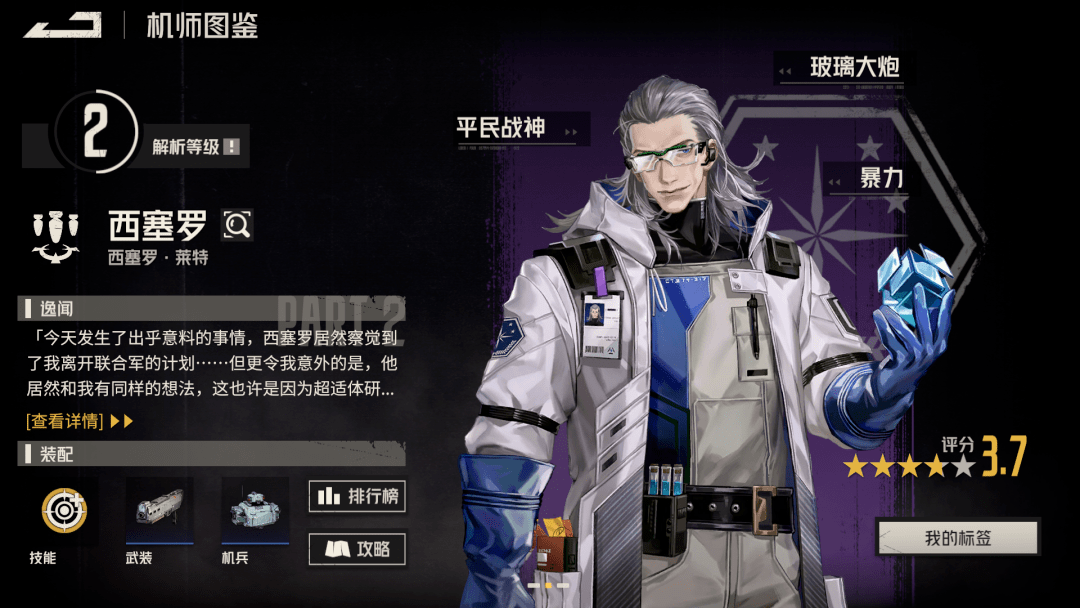
Task: Click the magnifier icon beside 西塞罗
Action: [237, 226]
